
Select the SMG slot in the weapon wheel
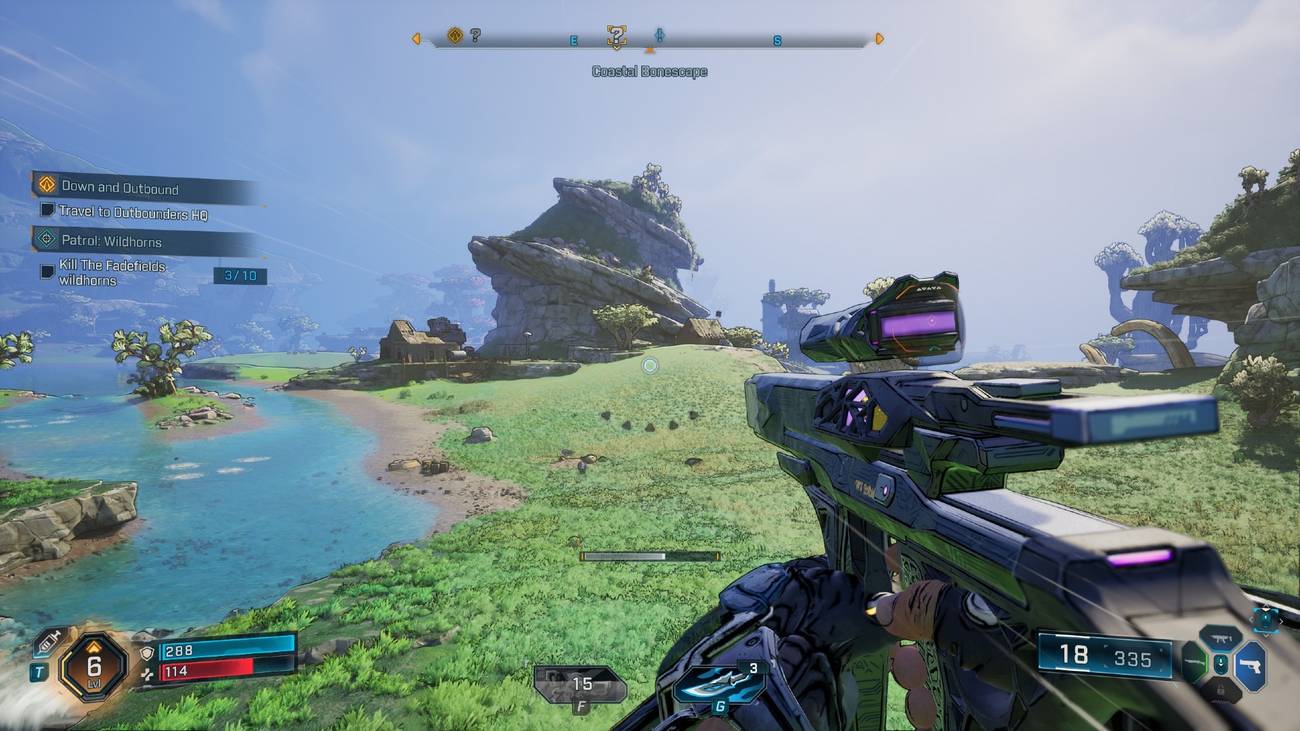(1220, 638)
